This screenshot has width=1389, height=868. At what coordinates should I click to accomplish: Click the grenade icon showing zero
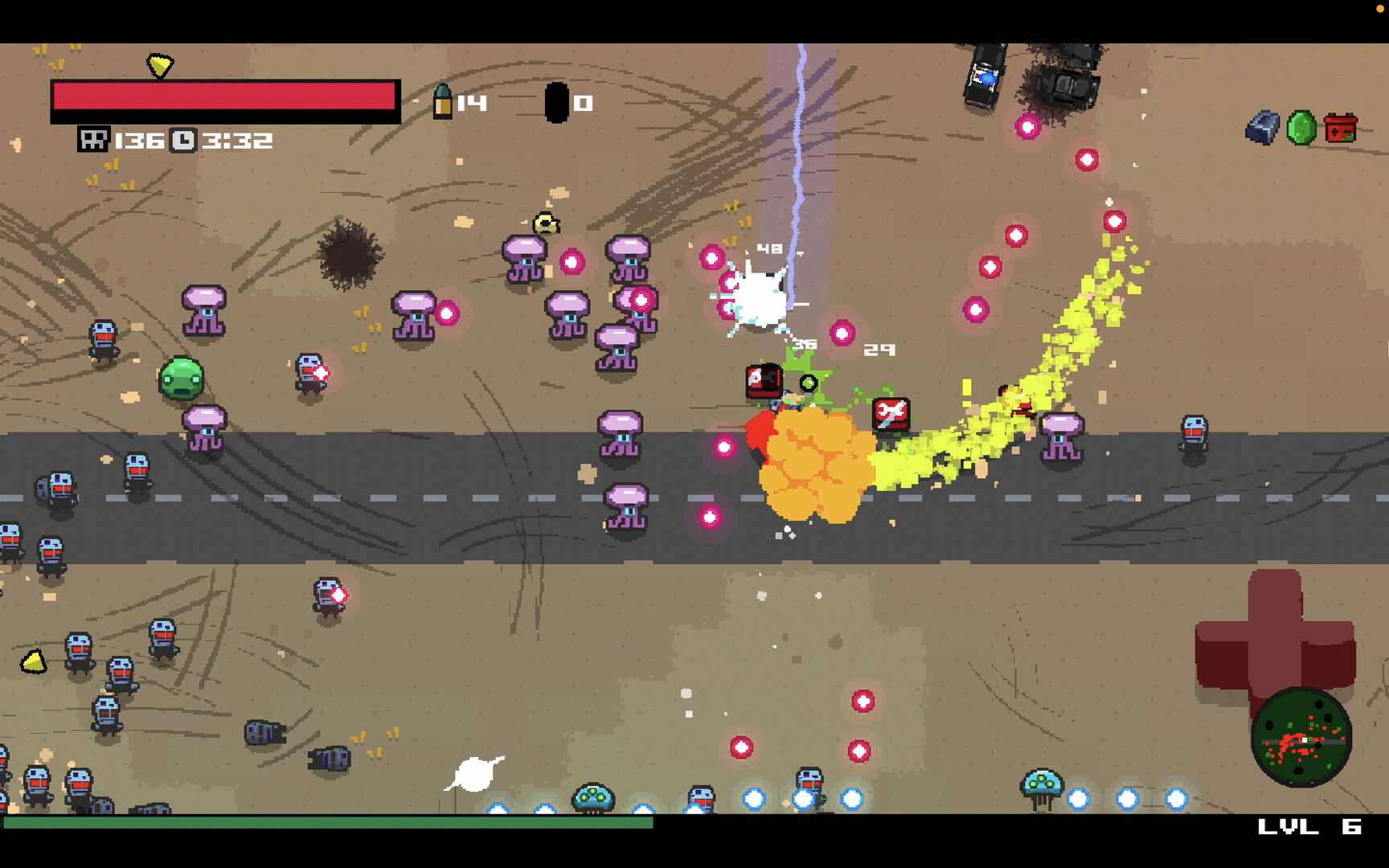click(x=558, y=100)
